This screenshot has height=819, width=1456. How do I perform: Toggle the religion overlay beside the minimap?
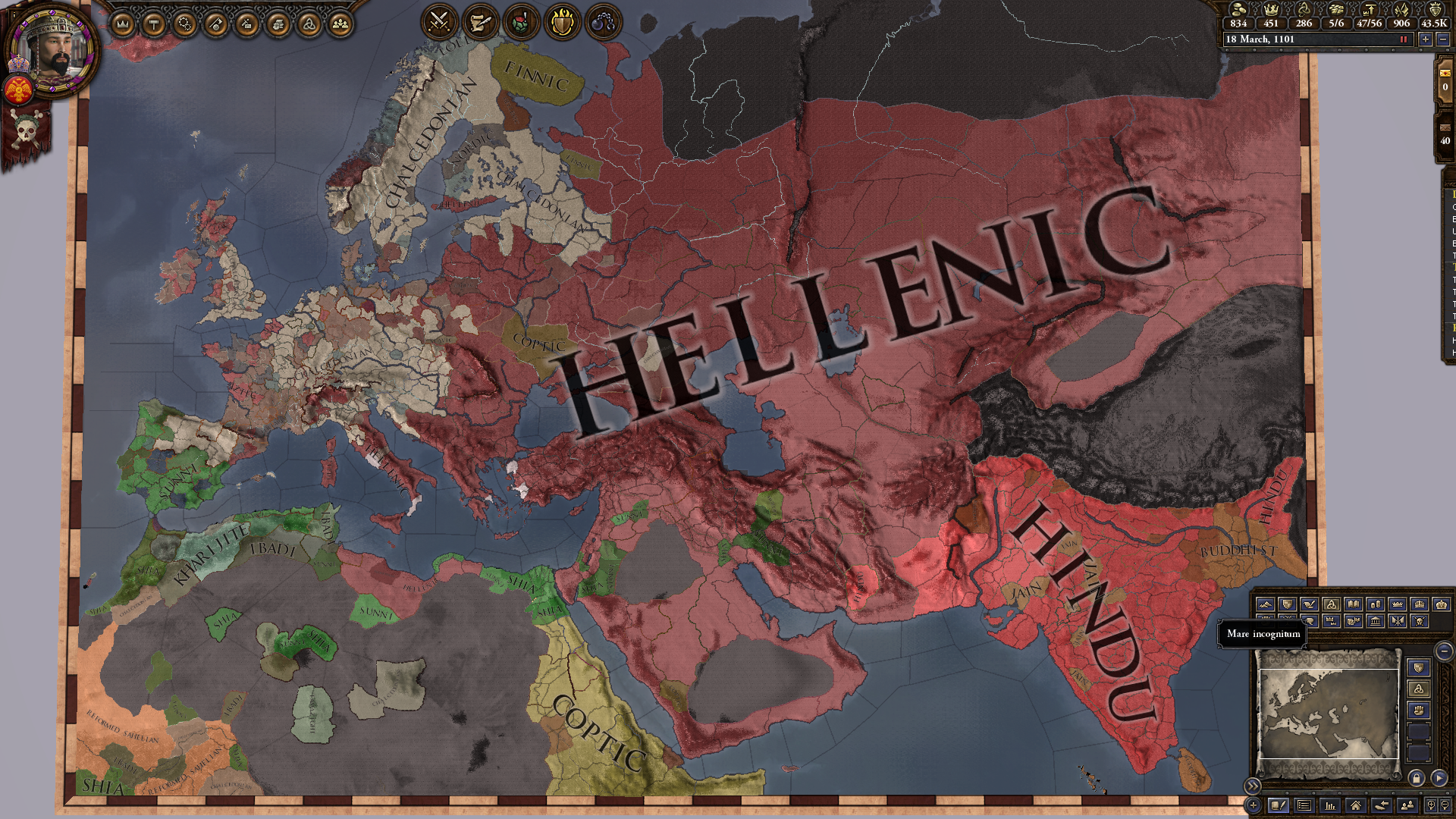pyautogui.click(x=1419, y=689)
